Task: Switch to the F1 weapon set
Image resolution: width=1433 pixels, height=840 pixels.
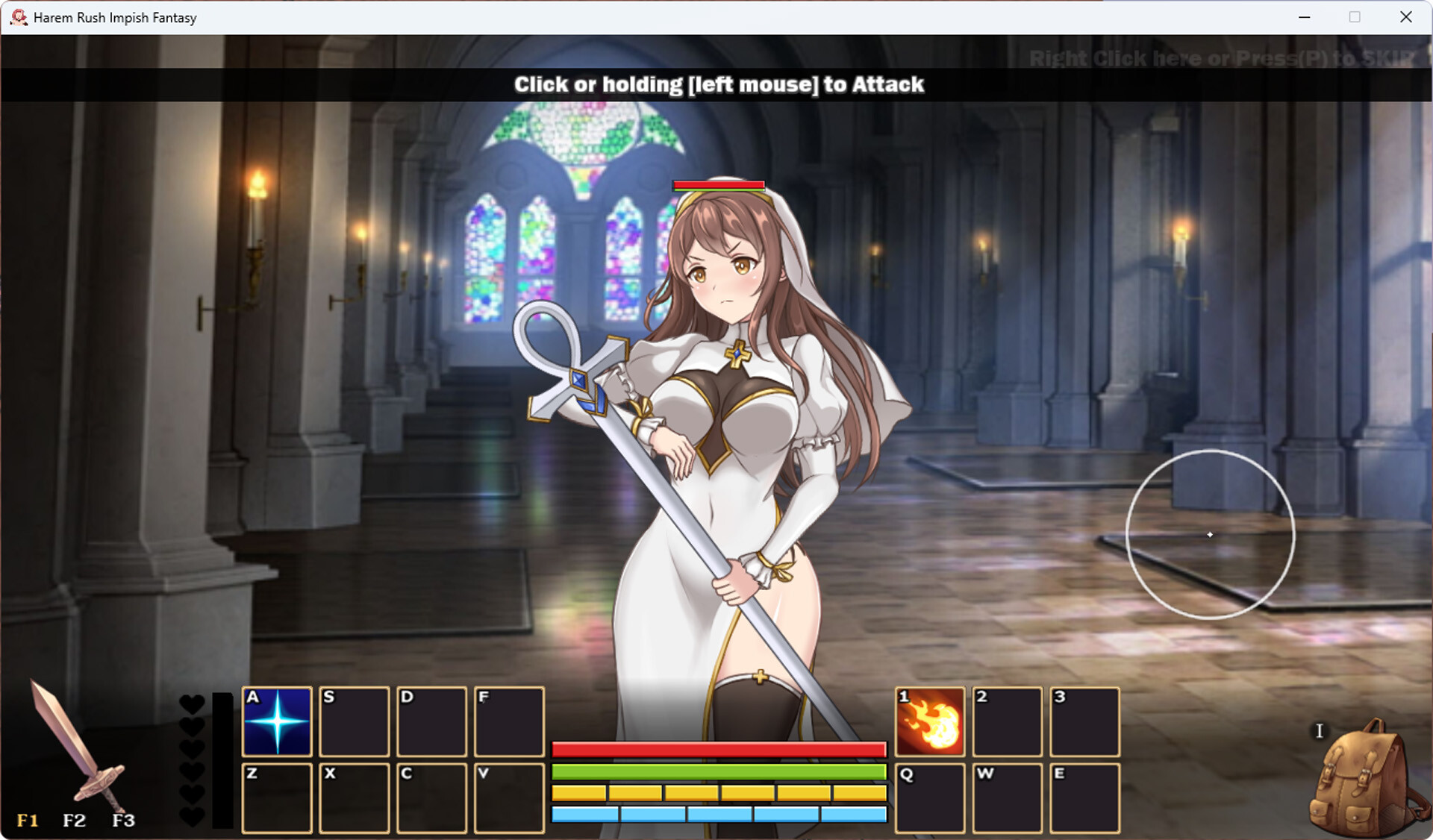Action: click(28, 821)
